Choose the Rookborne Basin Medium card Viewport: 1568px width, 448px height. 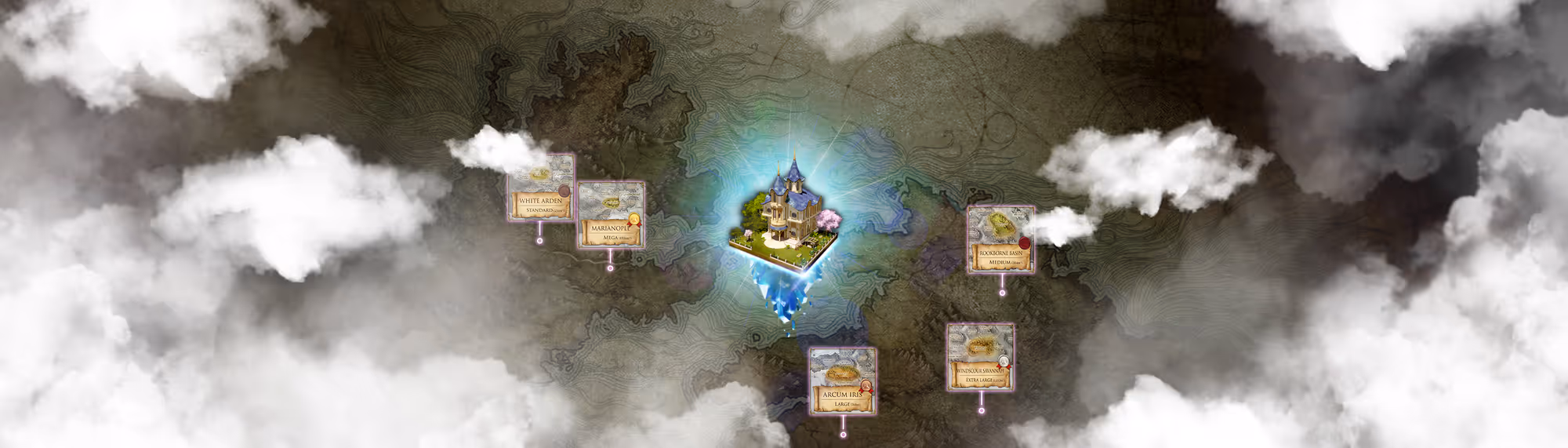pos(1000,240)
